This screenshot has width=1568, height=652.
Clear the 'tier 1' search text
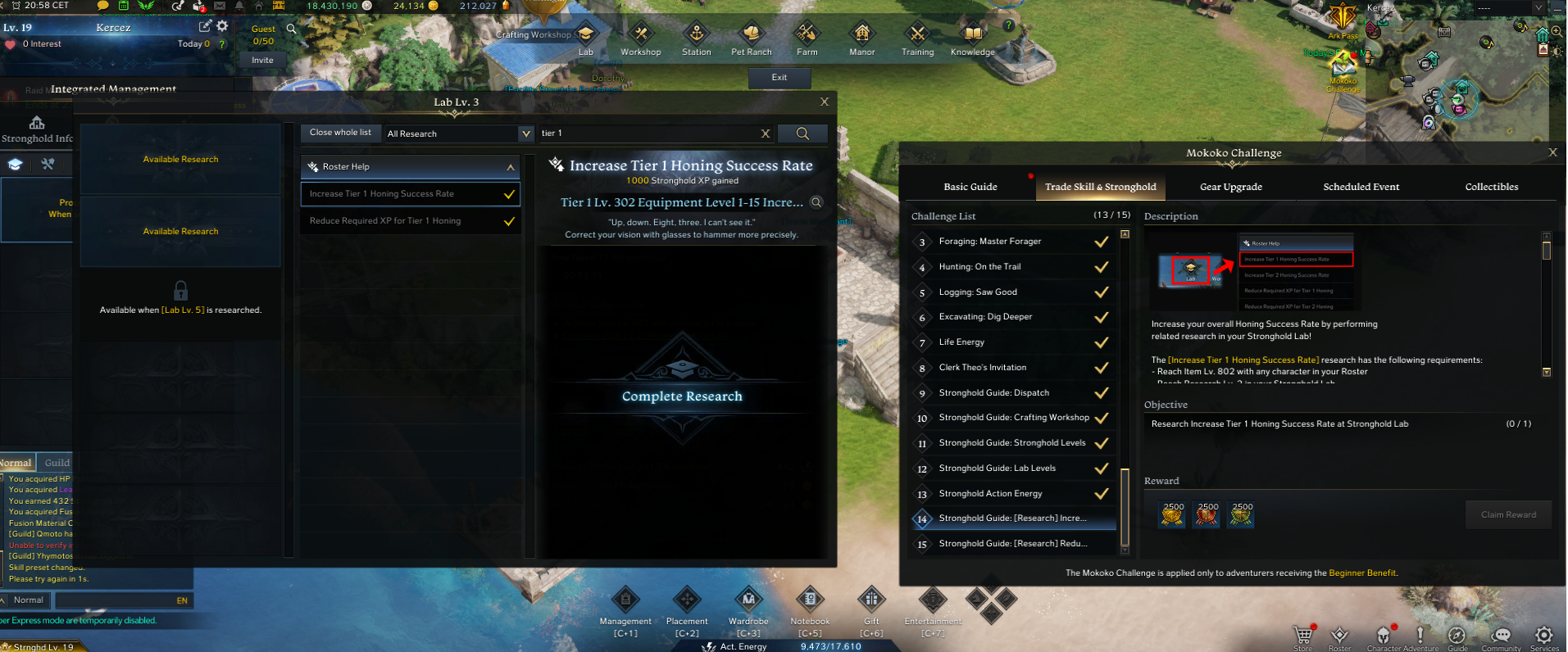766,134
